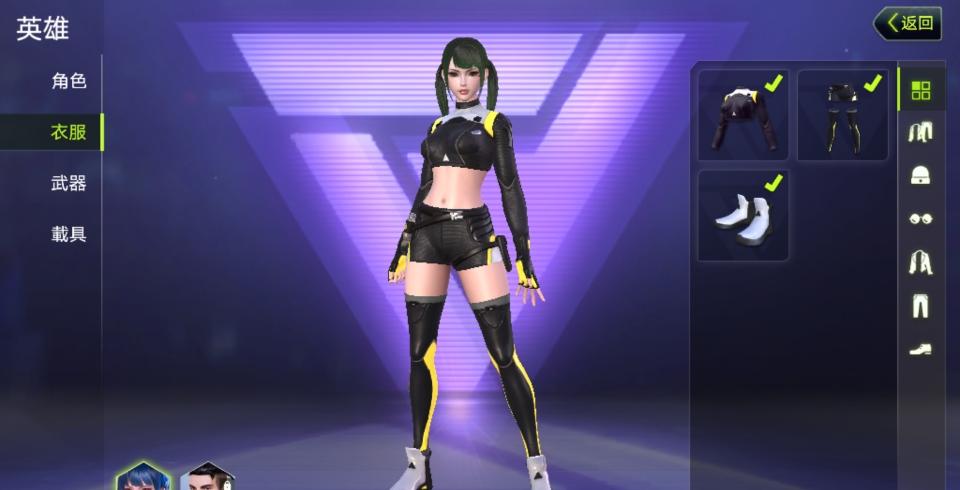Viewport: 960px width, 490px height.
Task: View the jacket tops category
Action: [x=920, y=262]
